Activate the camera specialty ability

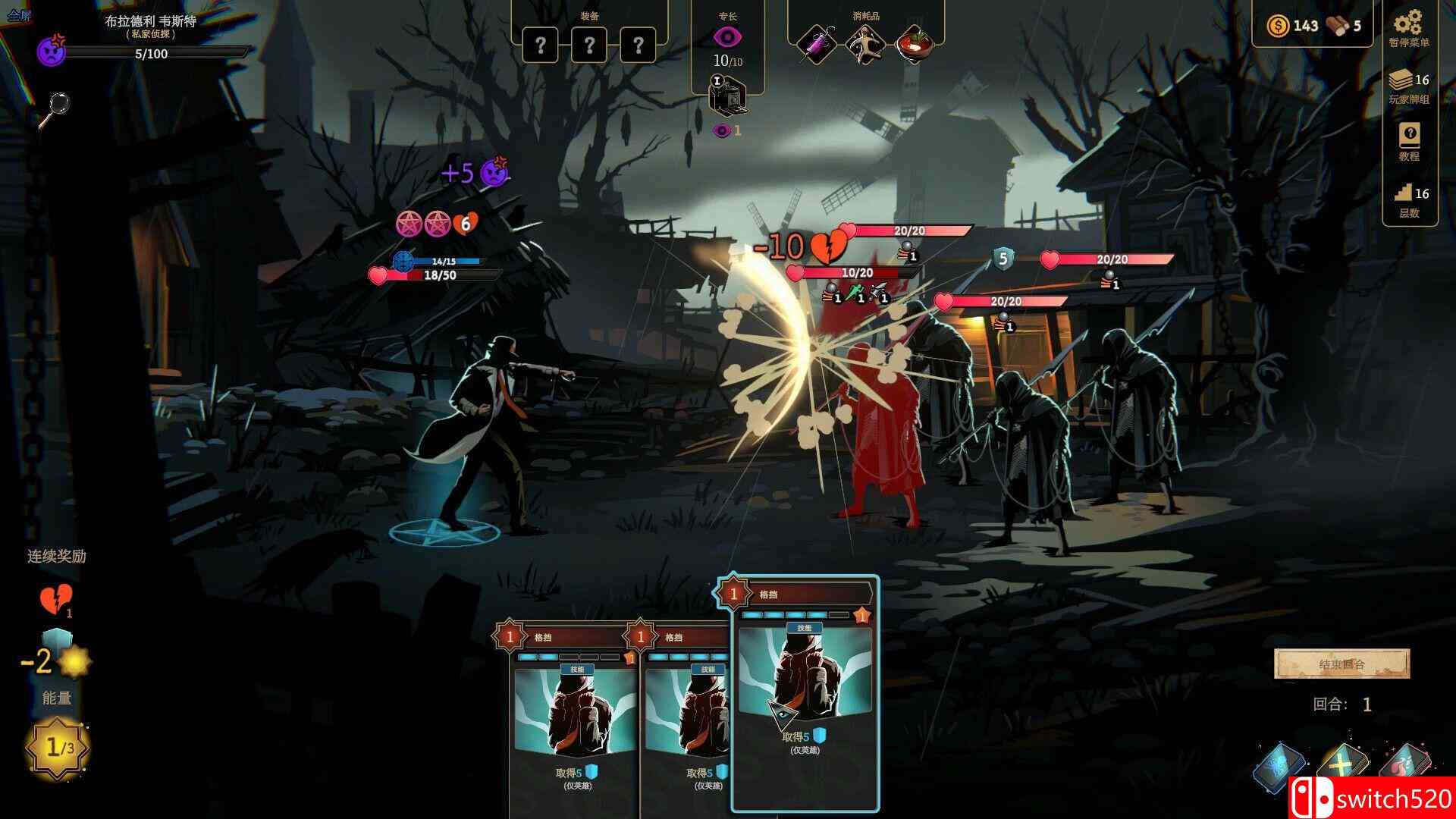[x=727, y=96]
